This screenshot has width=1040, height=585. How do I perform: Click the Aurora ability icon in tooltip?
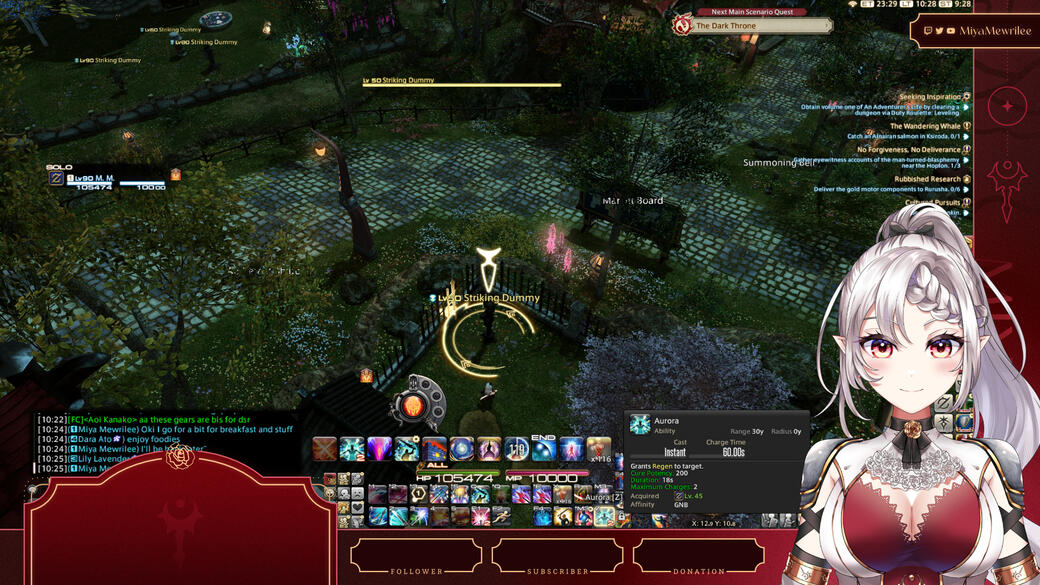tap(639, 425)
